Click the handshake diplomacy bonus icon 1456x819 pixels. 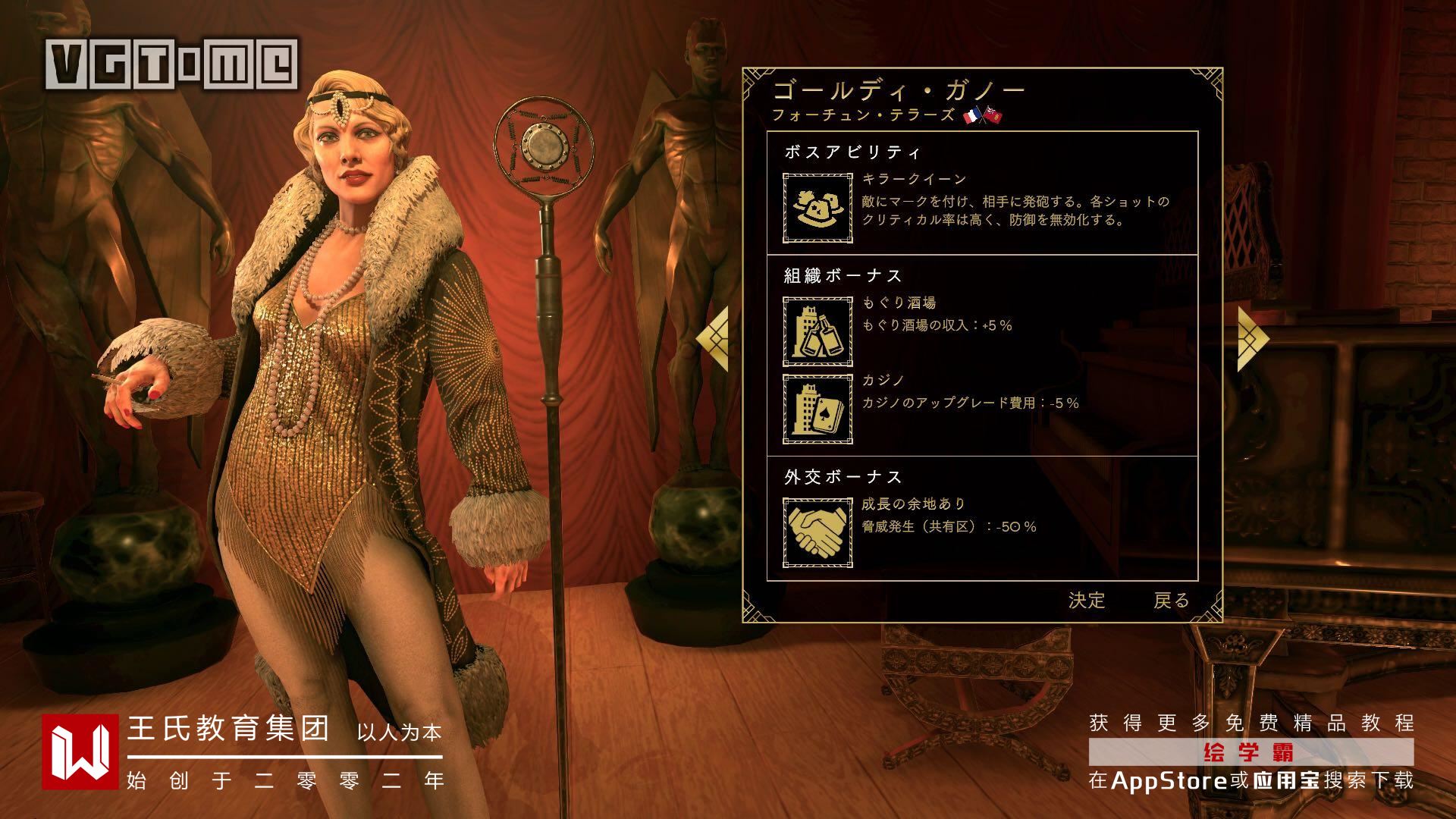point(817,532)
